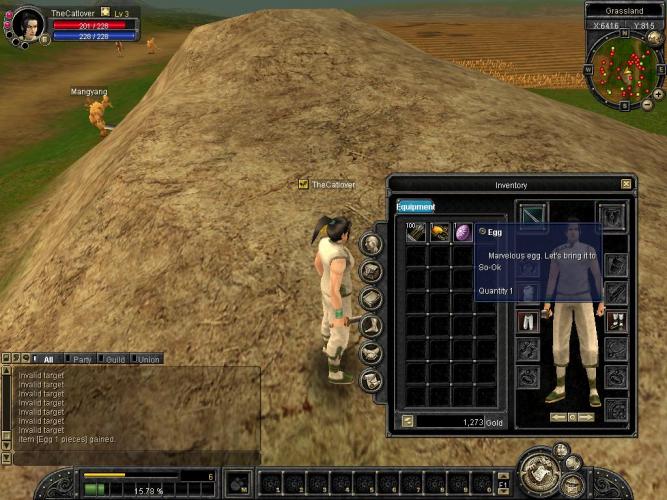Switch chat to the Union tab

coord(148,359)
